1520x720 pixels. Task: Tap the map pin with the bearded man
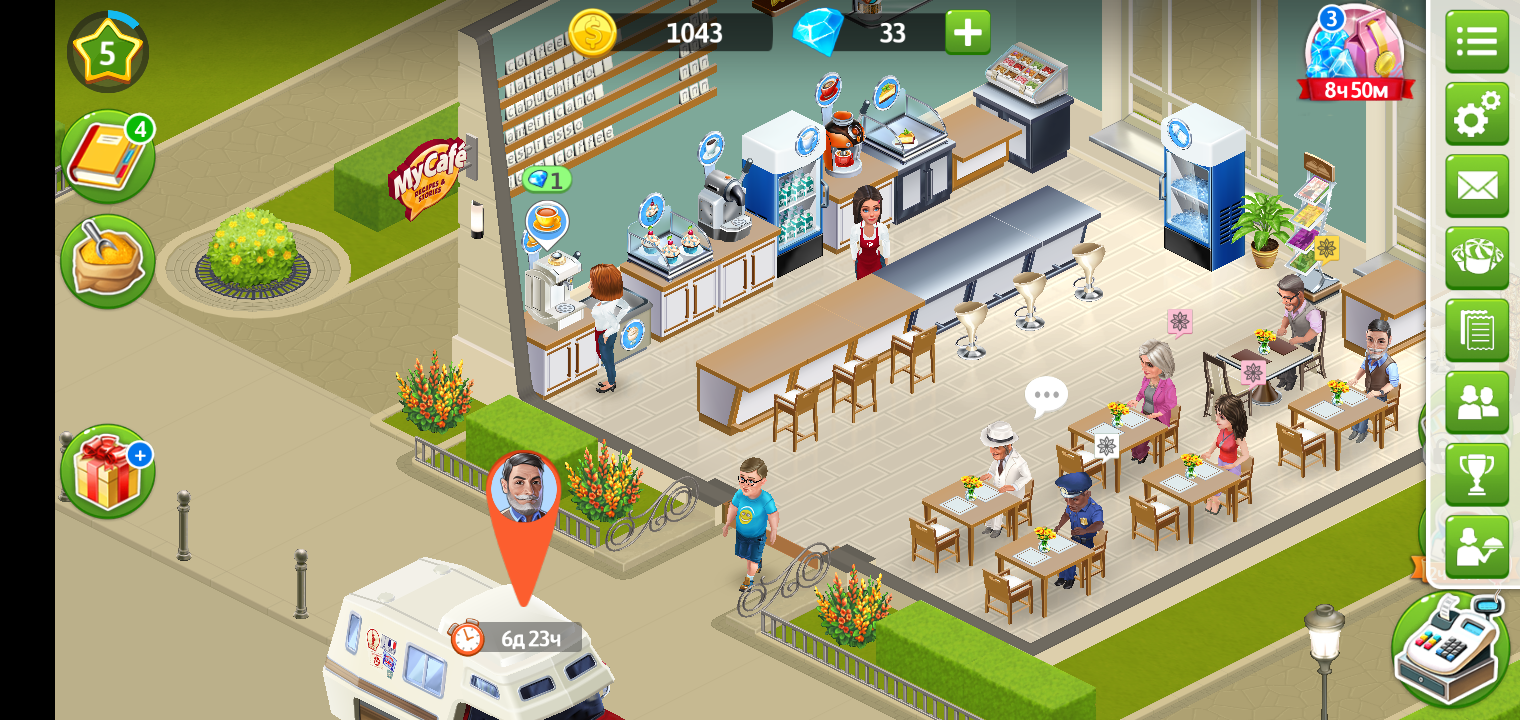[x=523, y=490]
